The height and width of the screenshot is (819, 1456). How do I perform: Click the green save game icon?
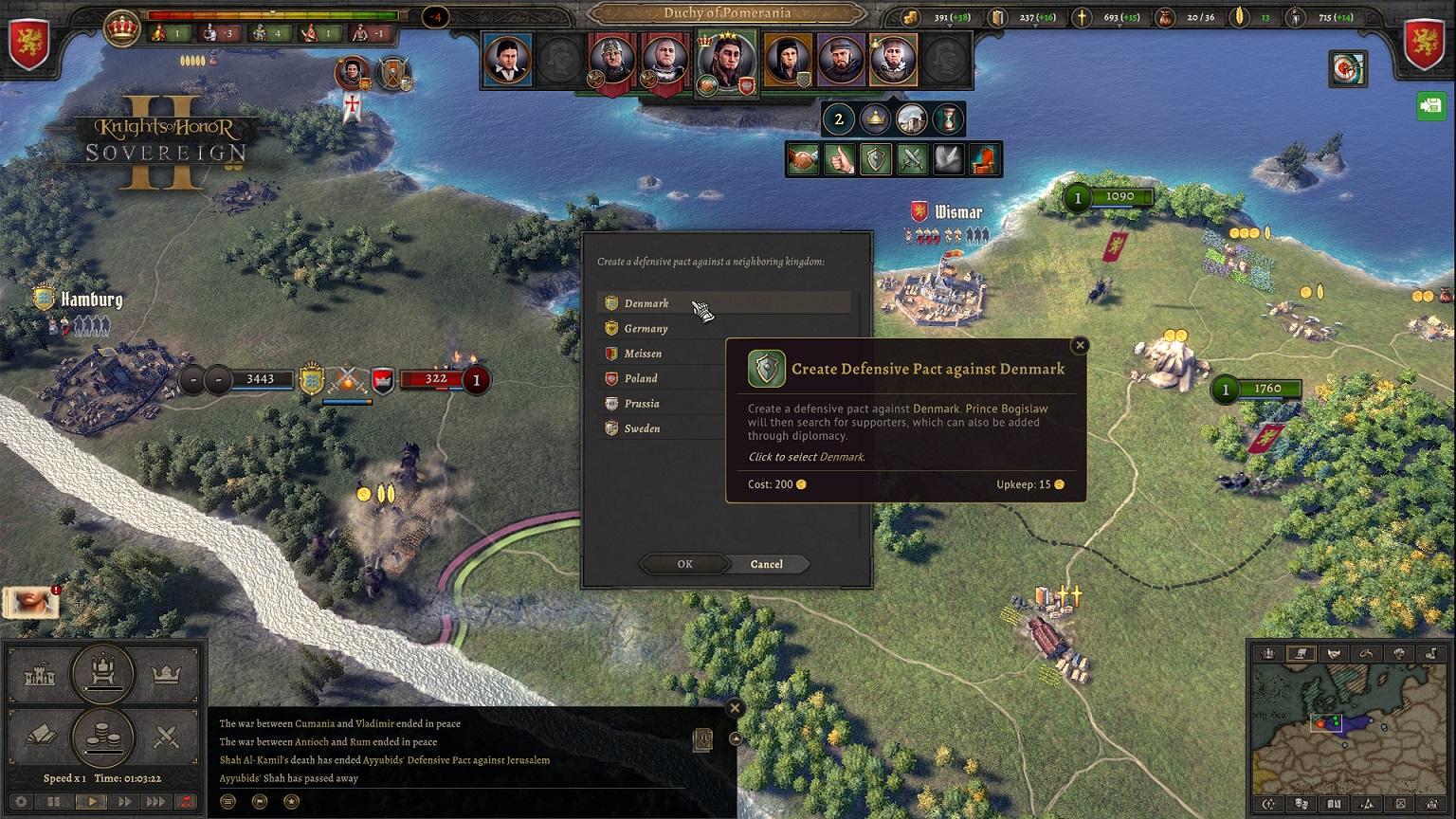(x=1430, y=105)
